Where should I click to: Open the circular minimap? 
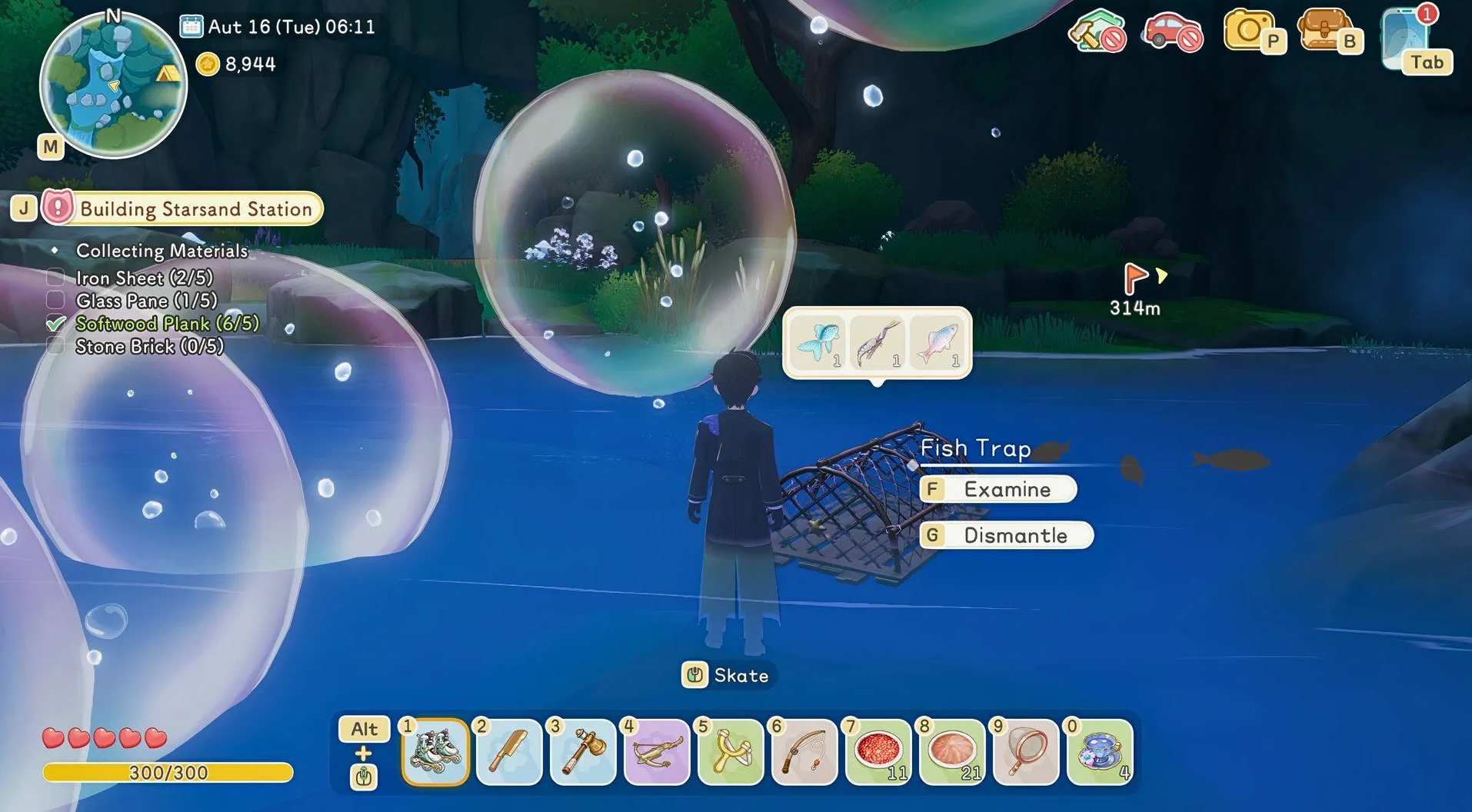click(x=113, y=85)
